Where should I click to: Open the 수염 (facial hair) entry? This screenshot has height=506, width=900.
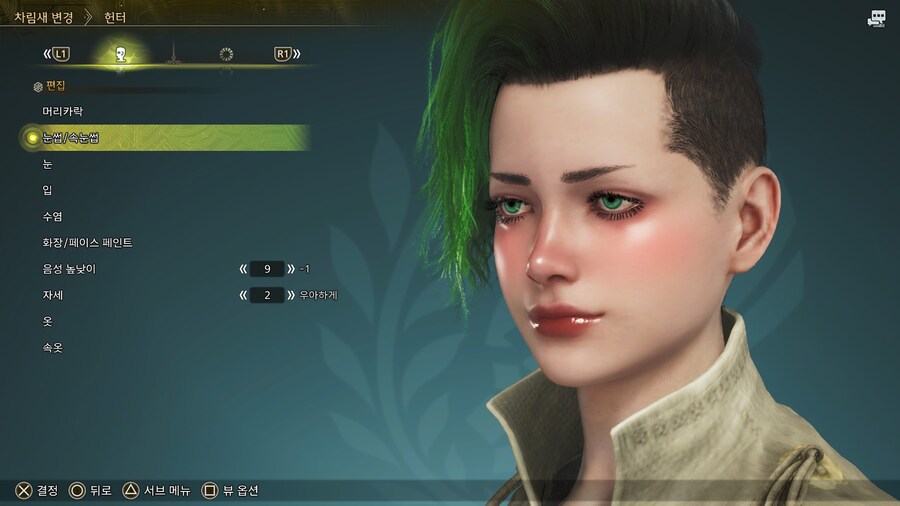point(53,216)
